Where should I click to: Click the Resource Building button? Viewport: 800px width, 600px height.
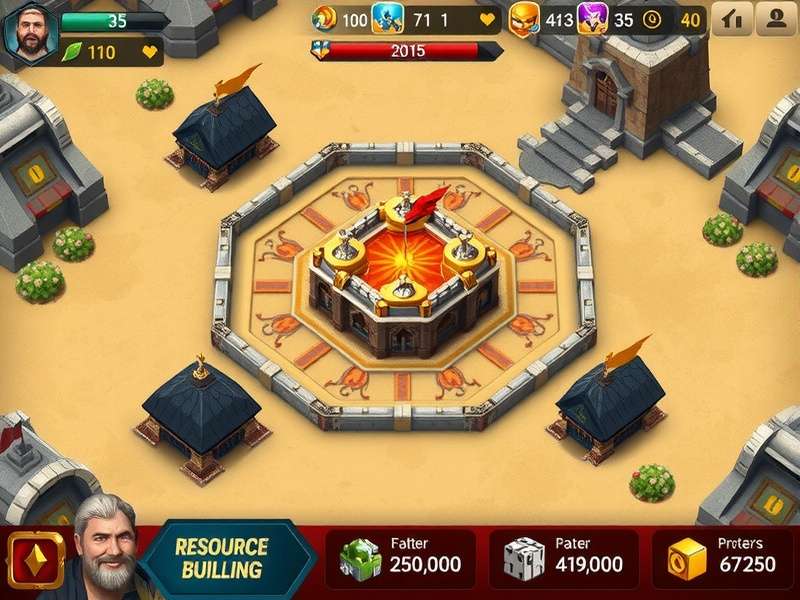click(x=222, y=559)
